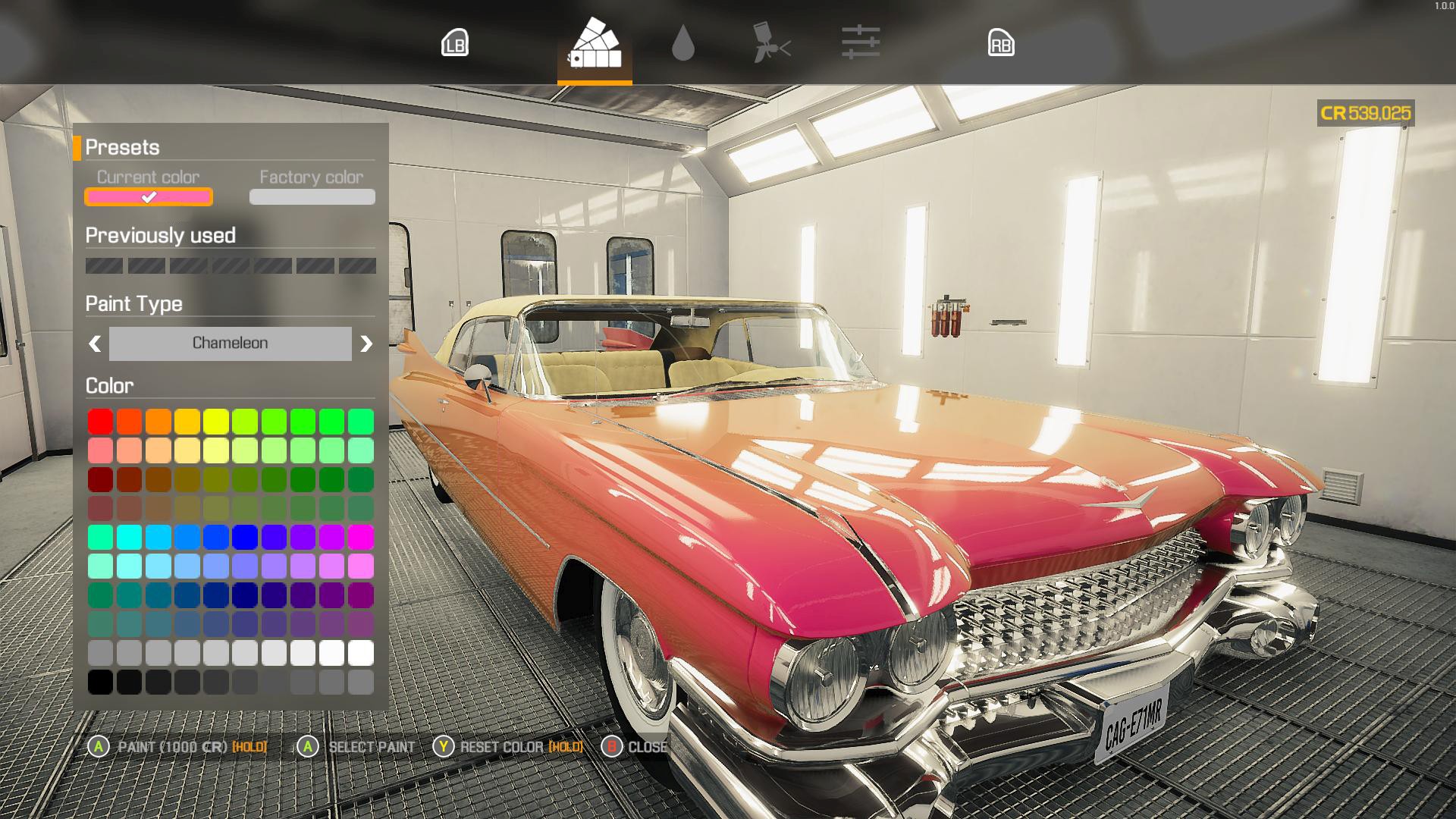
Task: Open the paint booth tab with LB icon
Action: (x=455, y=44)
